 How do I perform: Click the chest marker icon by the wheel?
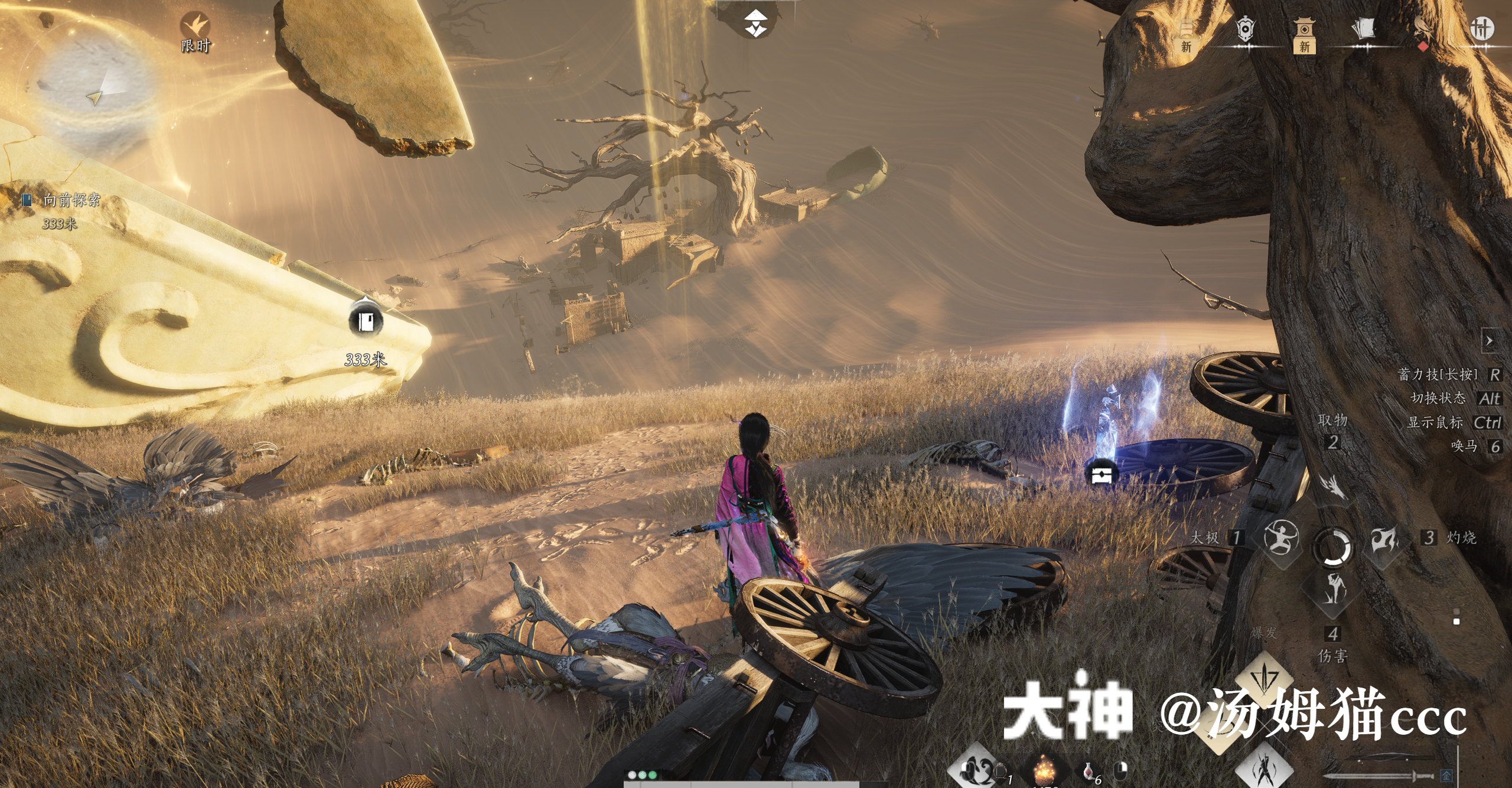1102,474
